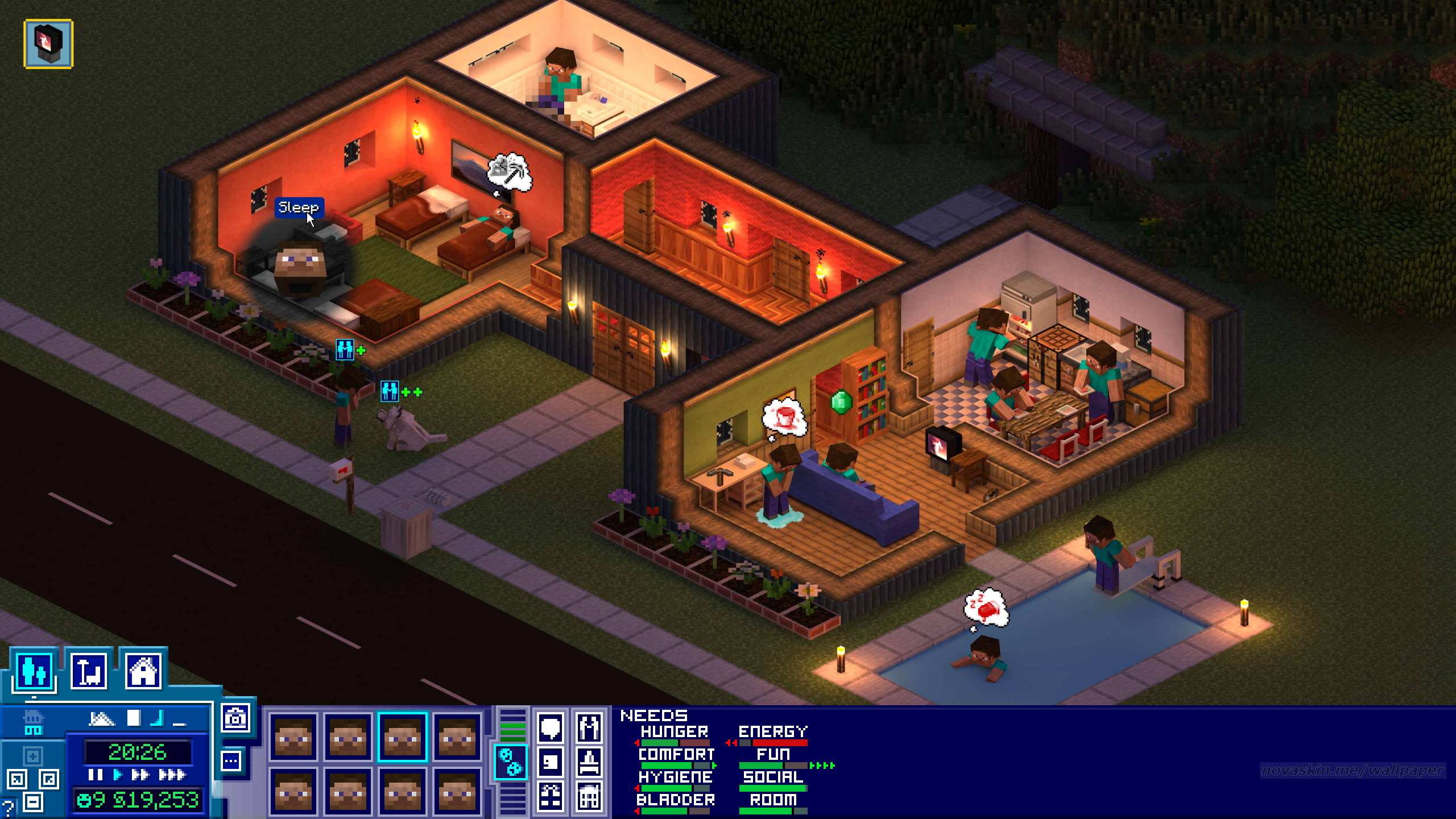
Task: Click the queued action icon at top-left
Action: pos(48,44)
